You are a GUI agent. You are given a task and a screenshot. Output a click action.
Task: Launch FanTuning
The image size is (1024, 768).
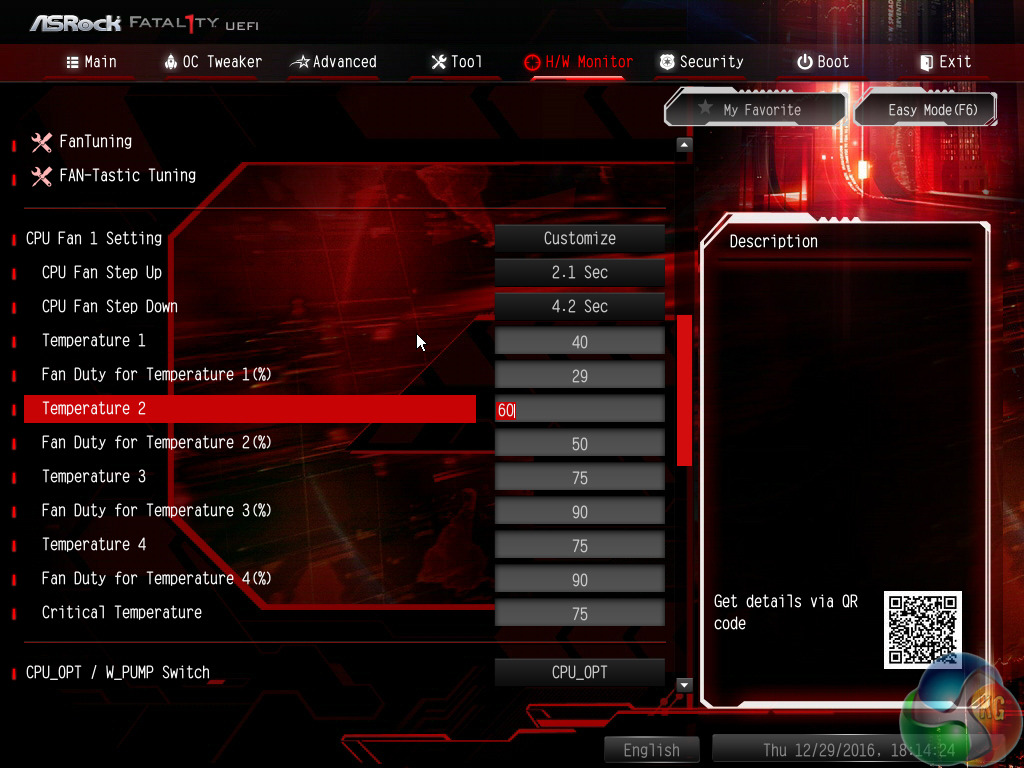click(95, 142)
